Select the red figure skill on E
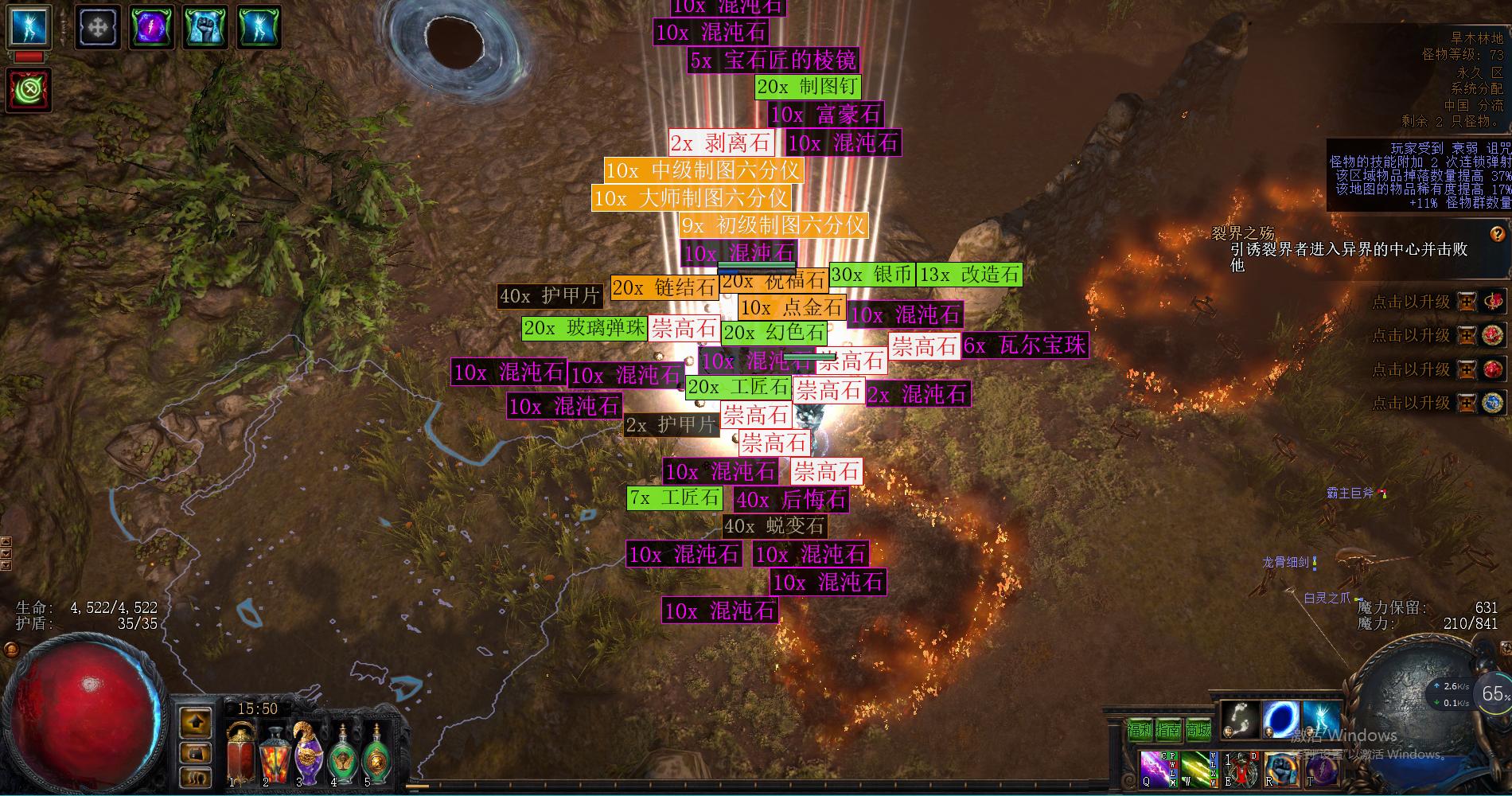The height and width of the screenshot is (796, 1512). 1241,768
